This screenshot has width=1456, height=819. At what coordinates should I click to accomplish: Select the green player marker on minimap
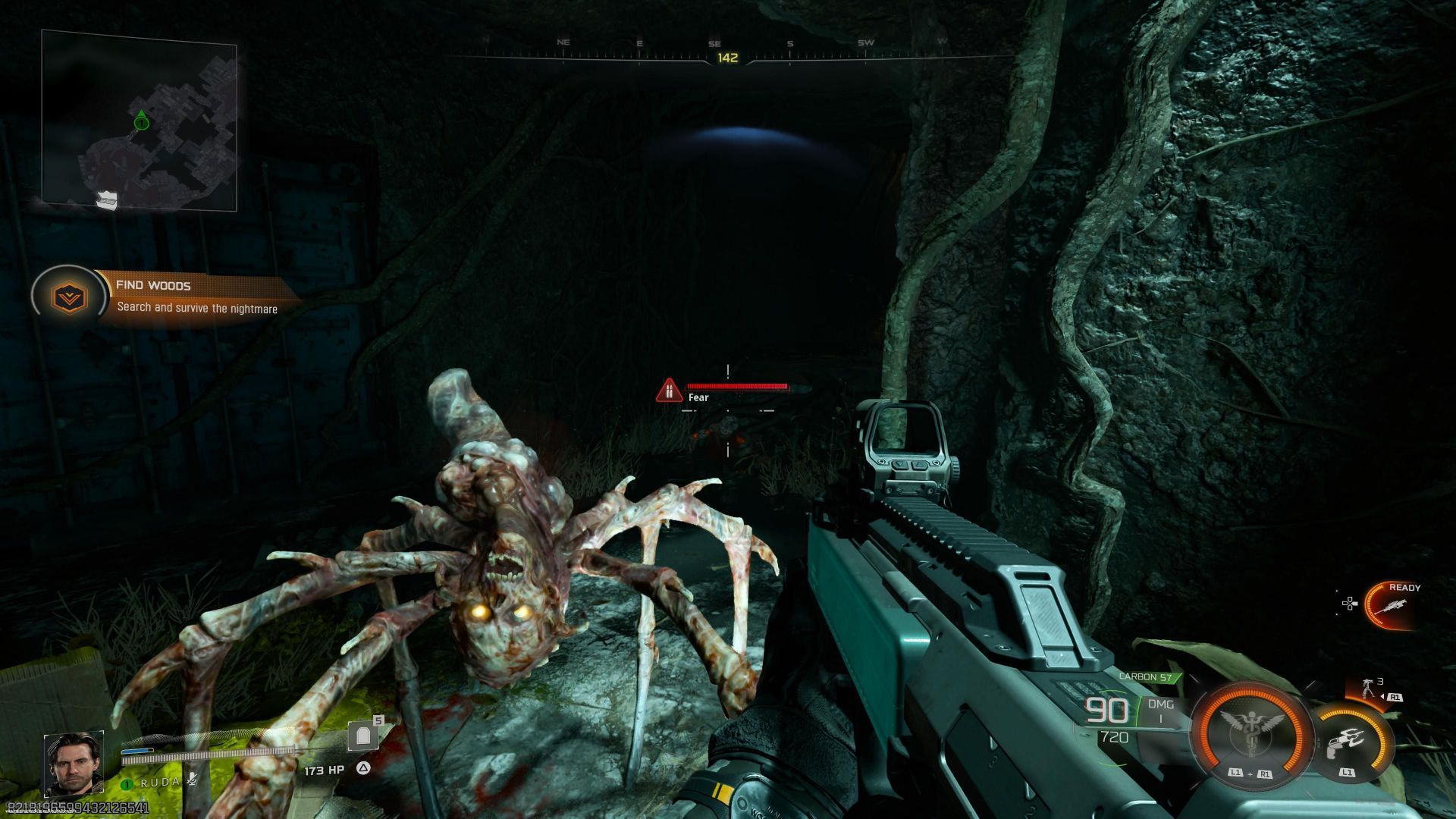(141, 121)
